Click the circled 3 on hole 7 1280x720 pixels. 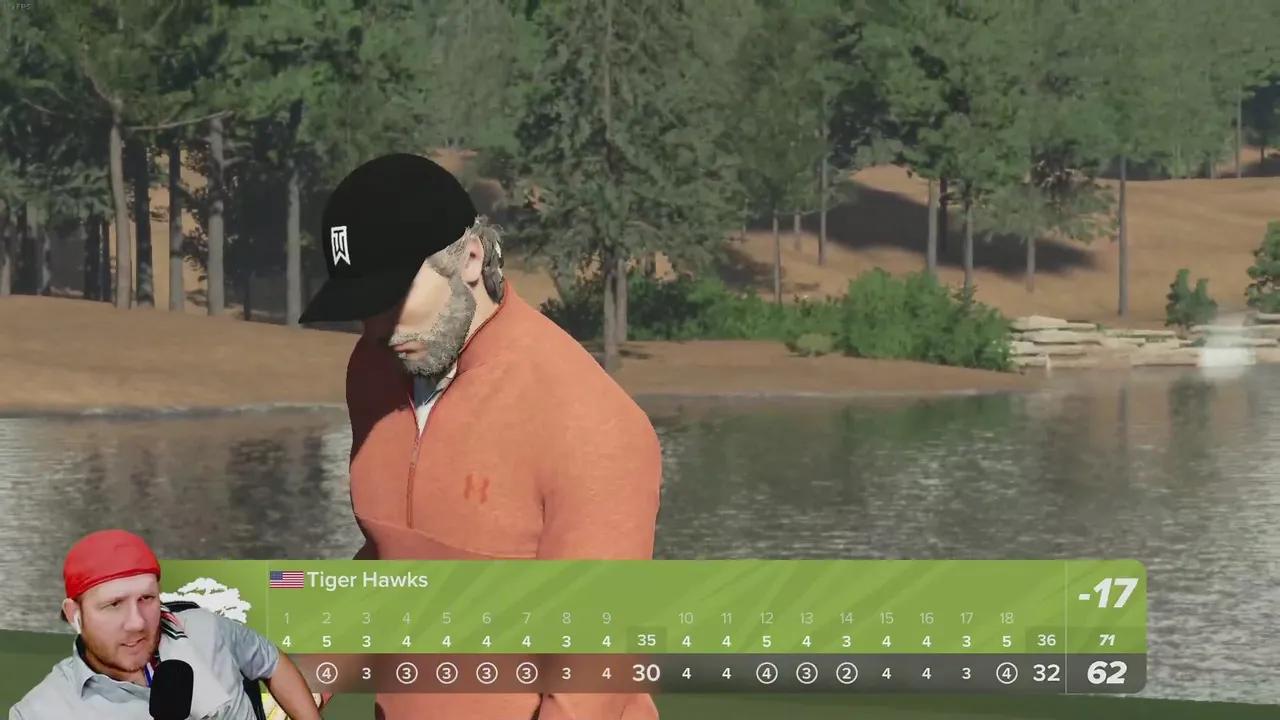click(x=526, y=673)
